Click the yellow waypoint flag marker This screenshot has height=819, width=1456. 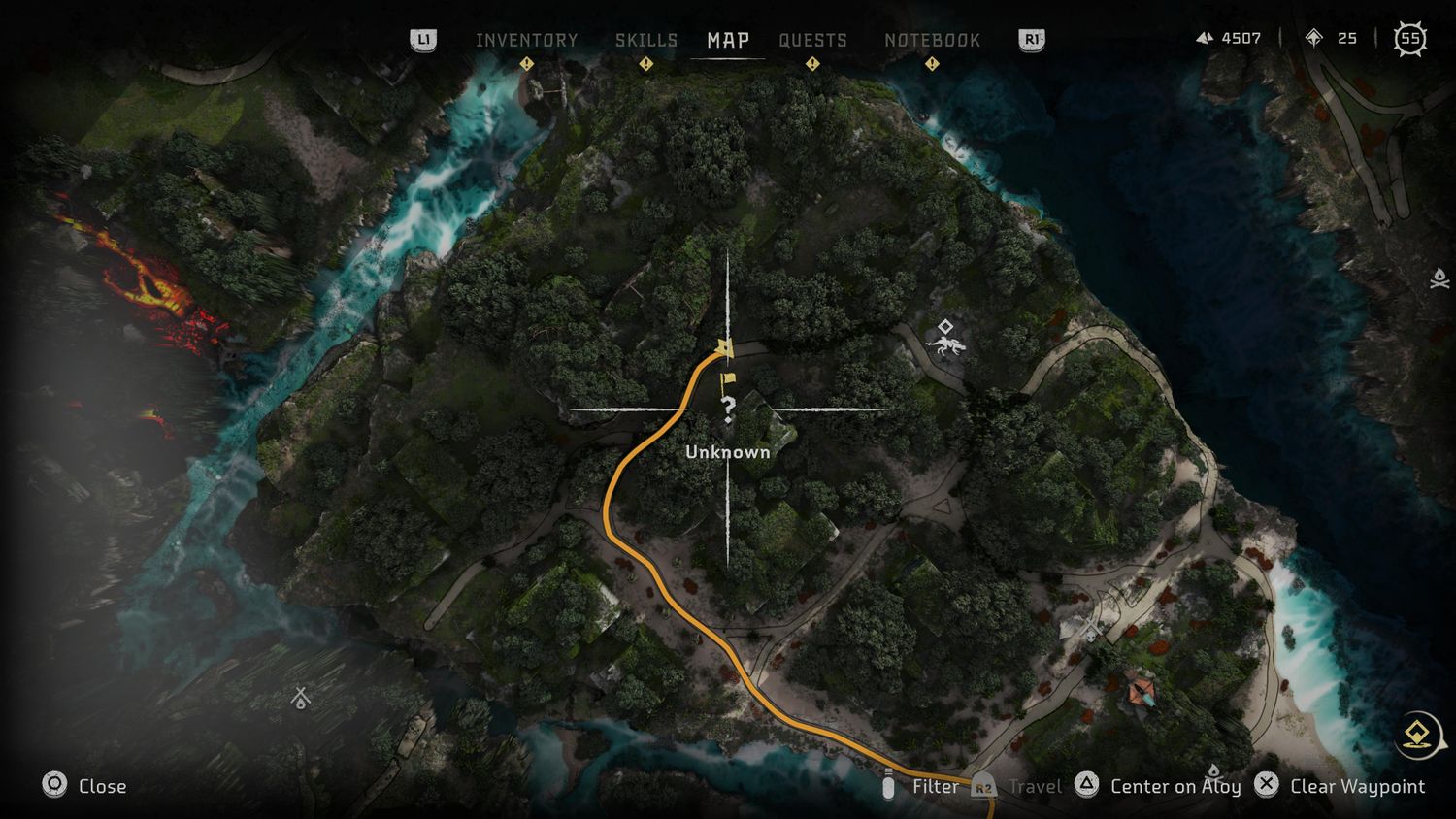coord(727,381)
